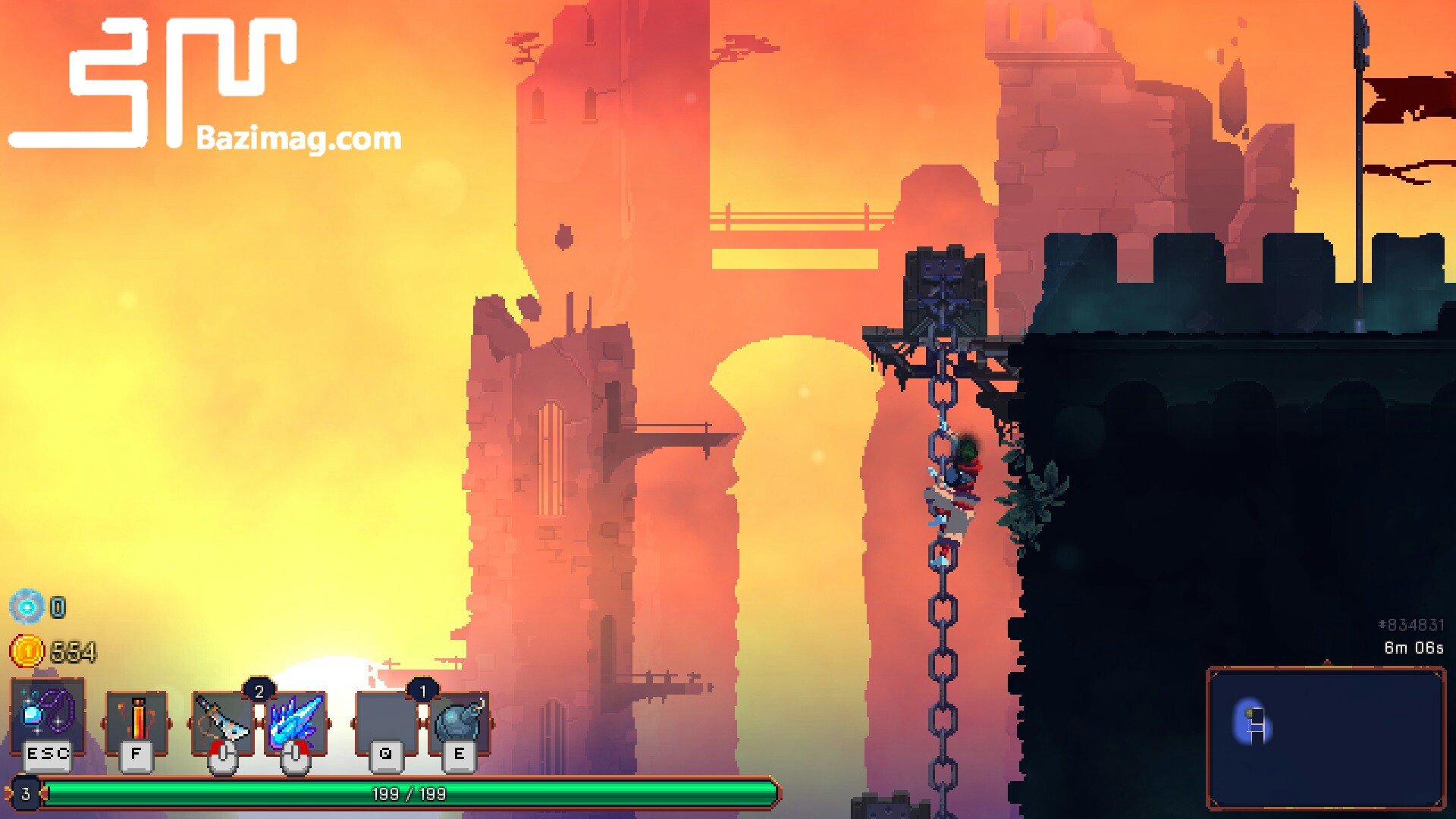1456x819 pixels.
Task: Click the health flask icon
Action: pos(138,717)
